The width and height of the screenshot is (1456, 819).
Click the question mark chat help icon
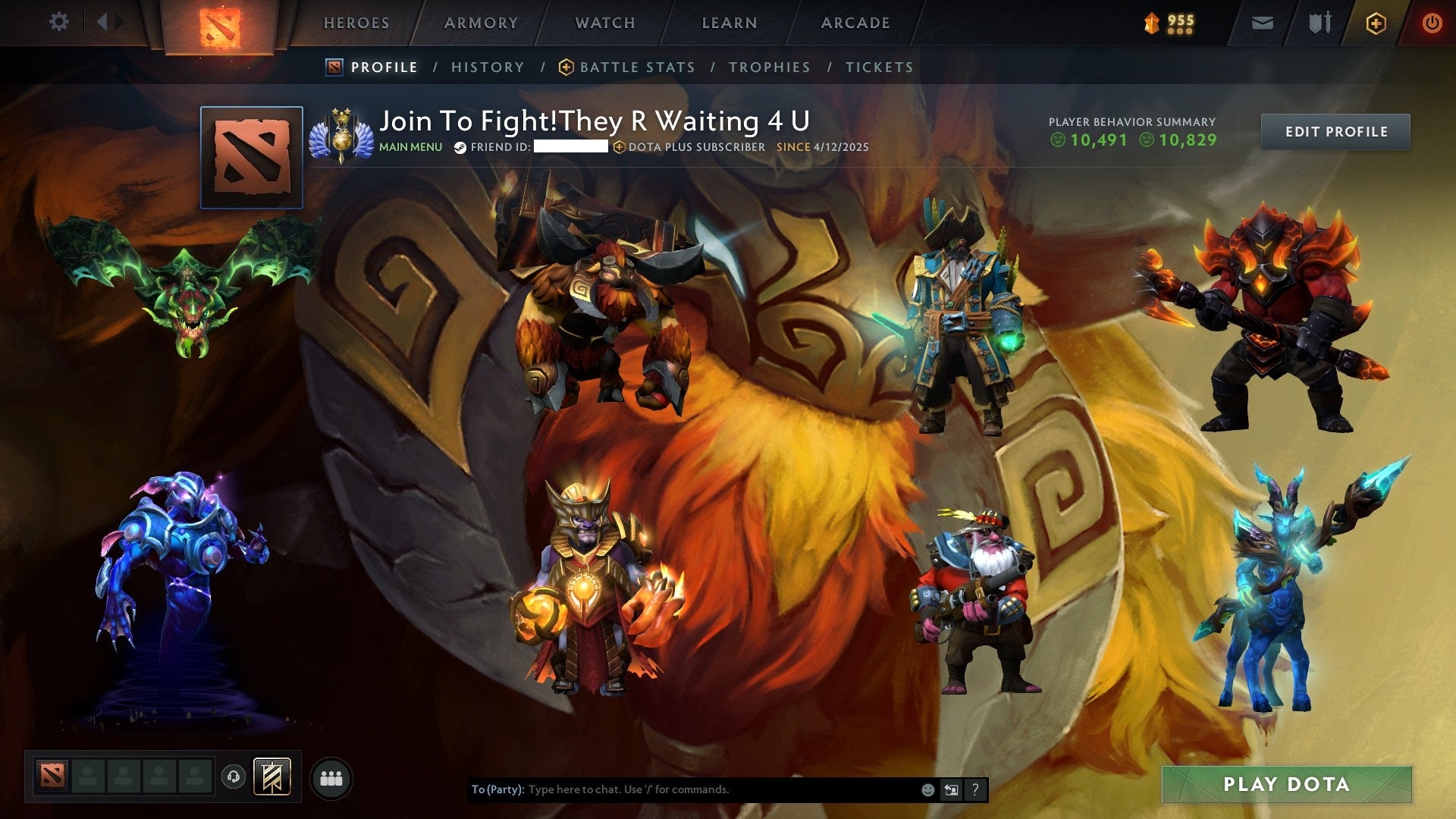[x=976, y=789]
